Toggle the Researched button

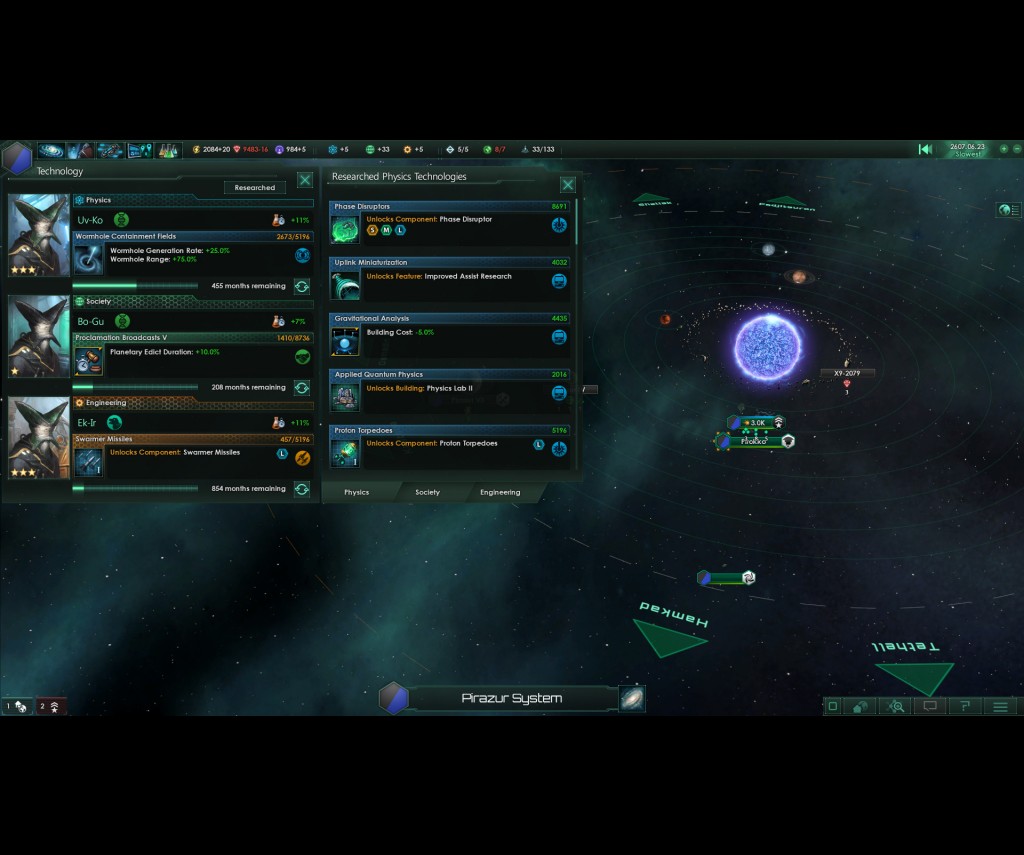coord(255,187)
